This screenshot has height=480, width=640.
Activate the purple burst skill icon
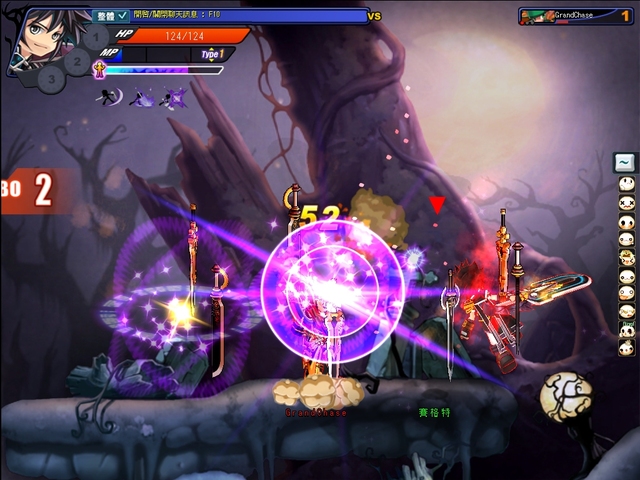click(x=175, y=97)
